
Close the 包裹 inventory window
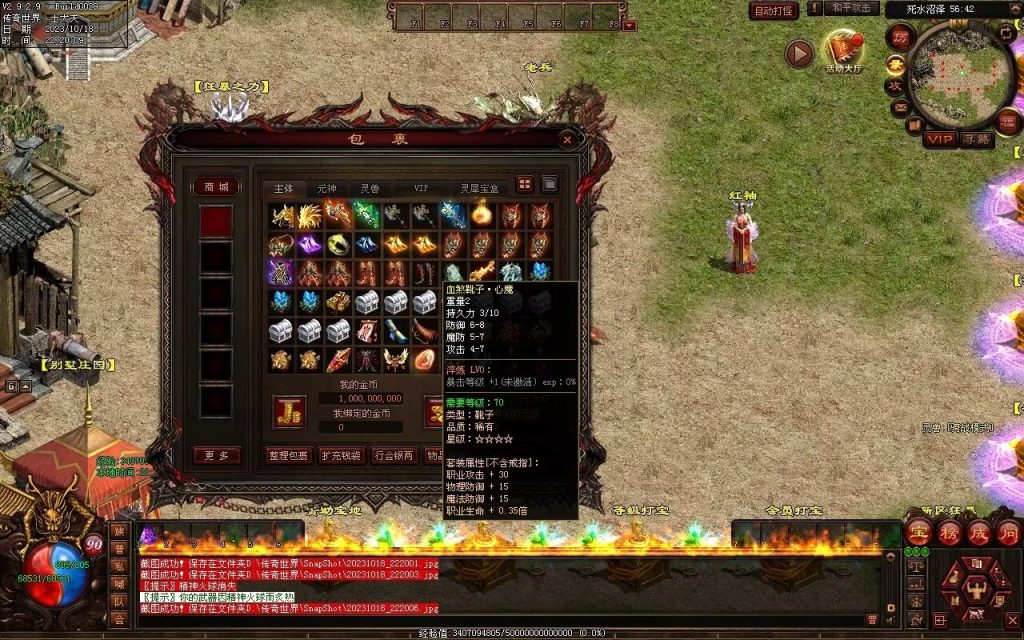click(x=568, y=140)
